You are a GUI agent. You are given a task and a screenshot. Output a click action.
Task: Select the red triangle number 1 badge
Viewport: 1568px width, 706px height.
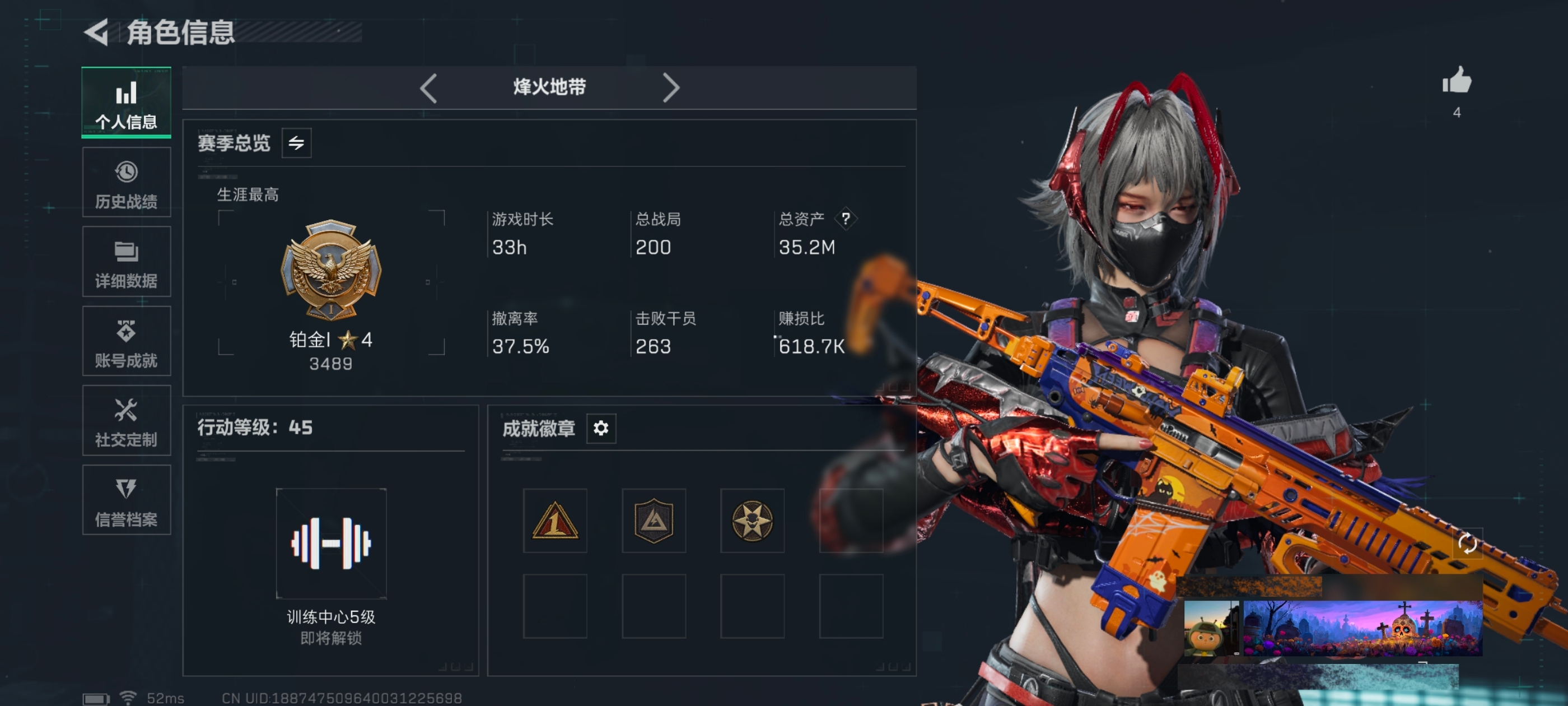click(554, 521)
